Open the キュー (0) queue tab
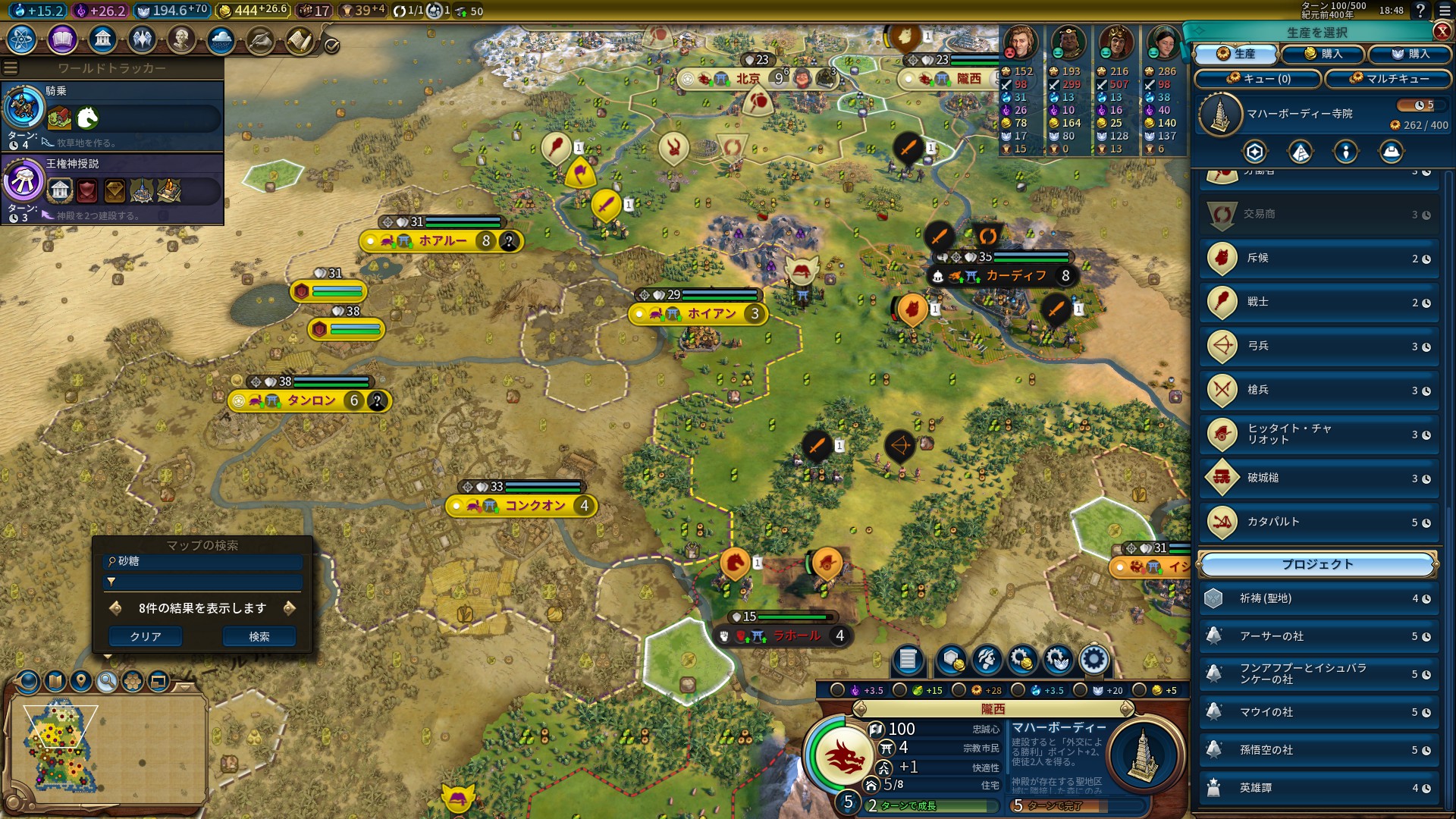The height and width of the screenshot is (819, 1456). tap(1258, 79)
